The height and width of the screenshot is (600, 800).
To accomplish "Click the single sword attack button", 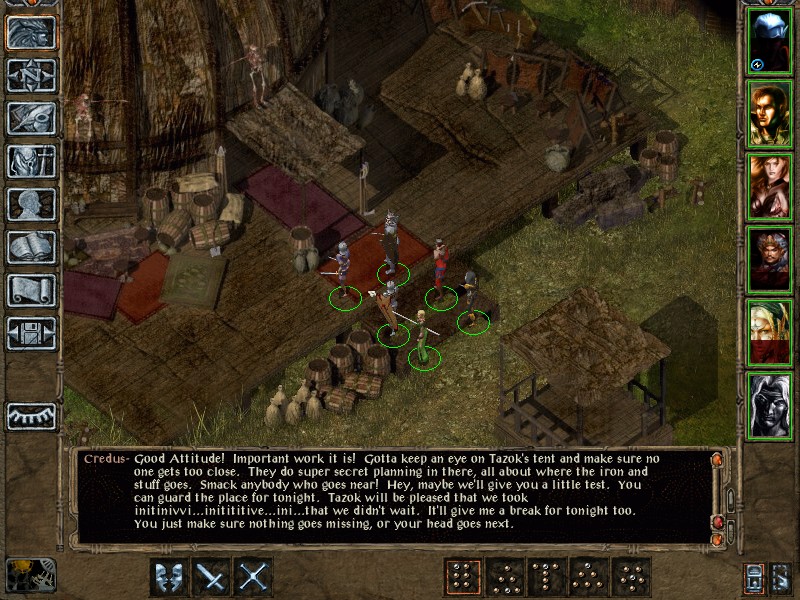I will tap(212, 576).
